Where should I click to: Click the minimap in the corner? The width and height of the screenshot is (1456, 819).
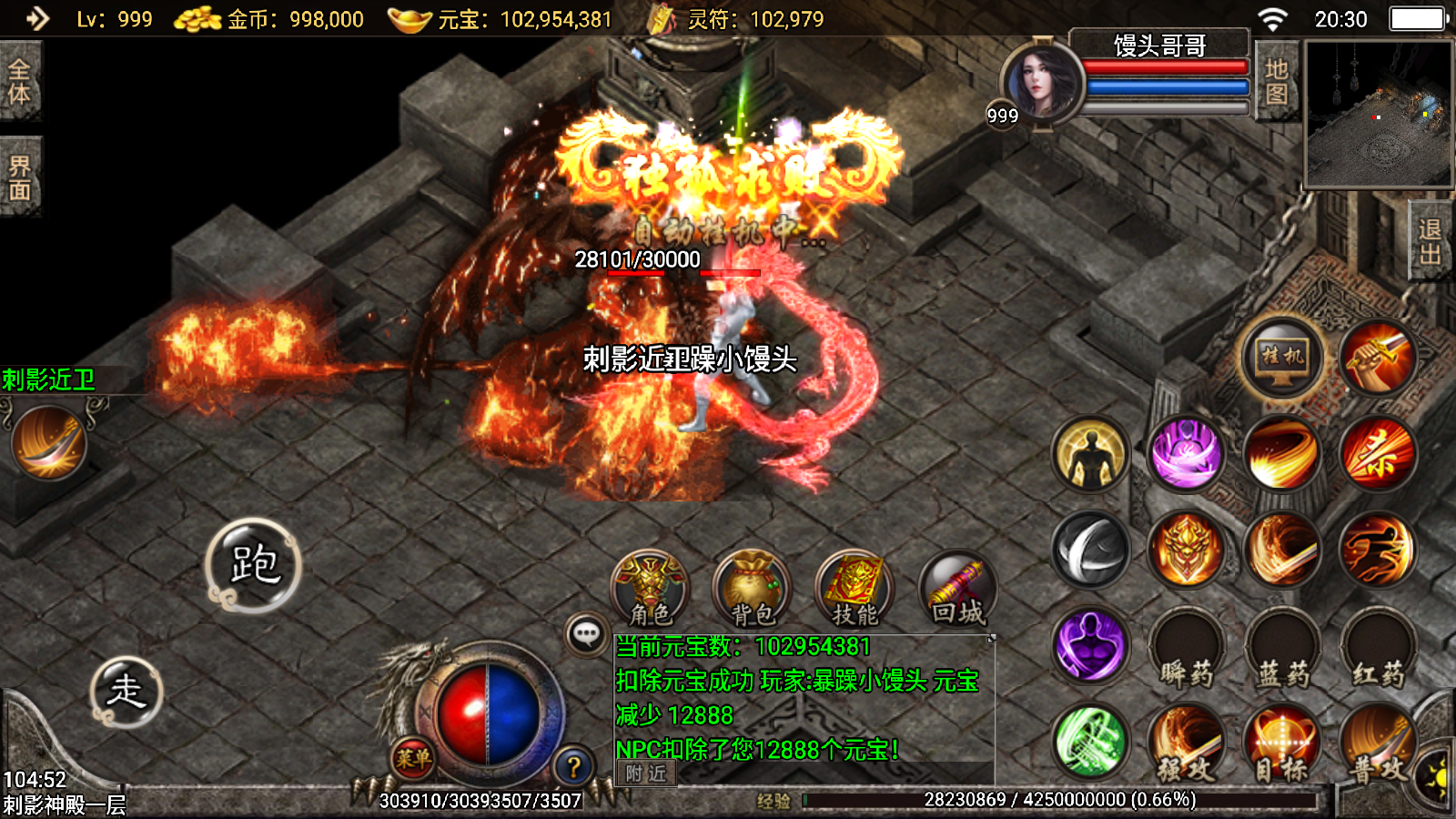pyautogui.click(x=1379, y=114)
